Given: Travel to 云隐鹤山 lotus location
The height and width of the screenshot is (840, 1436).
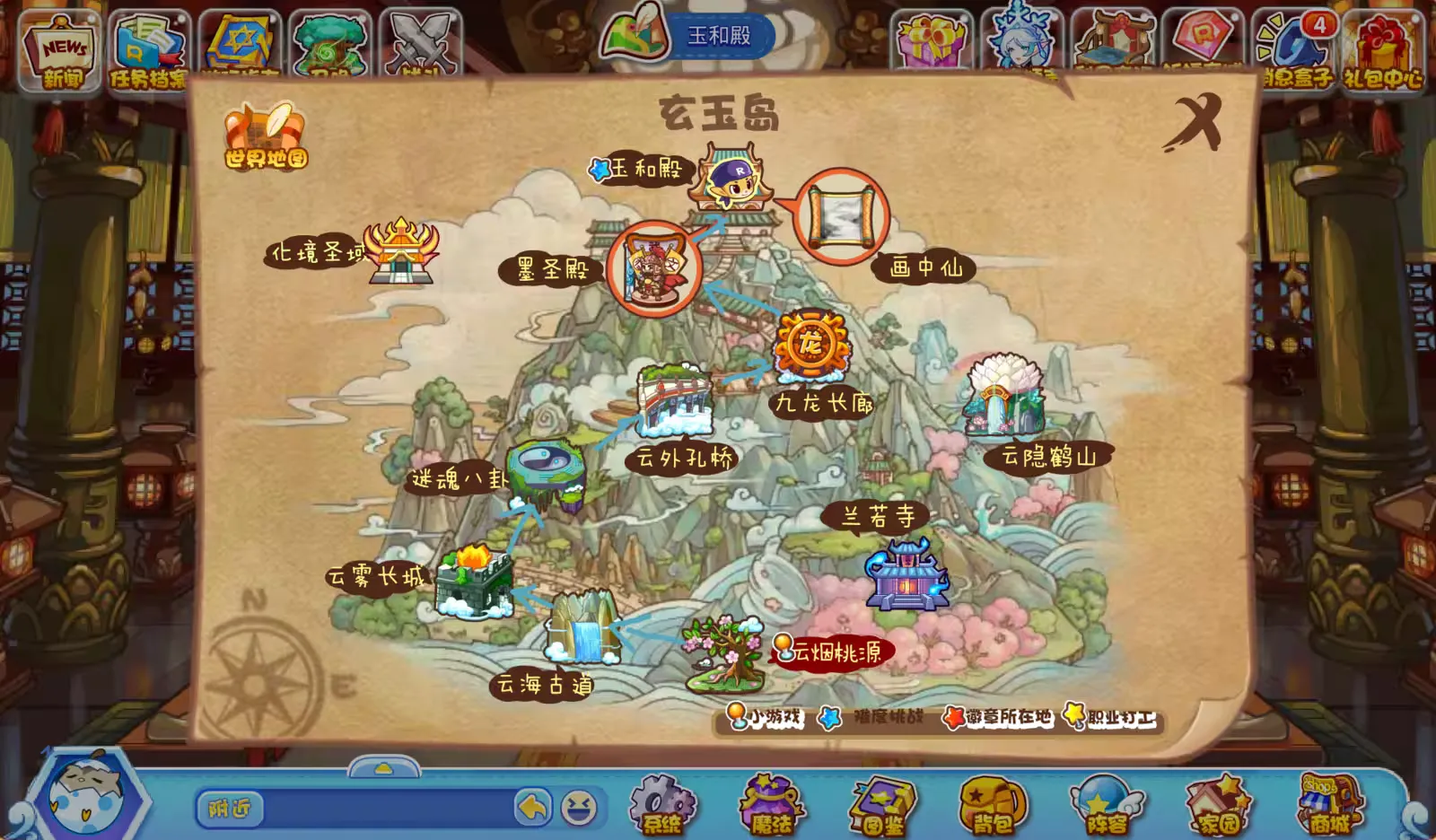Looking at the screenshot, I should pos(1004,397).
